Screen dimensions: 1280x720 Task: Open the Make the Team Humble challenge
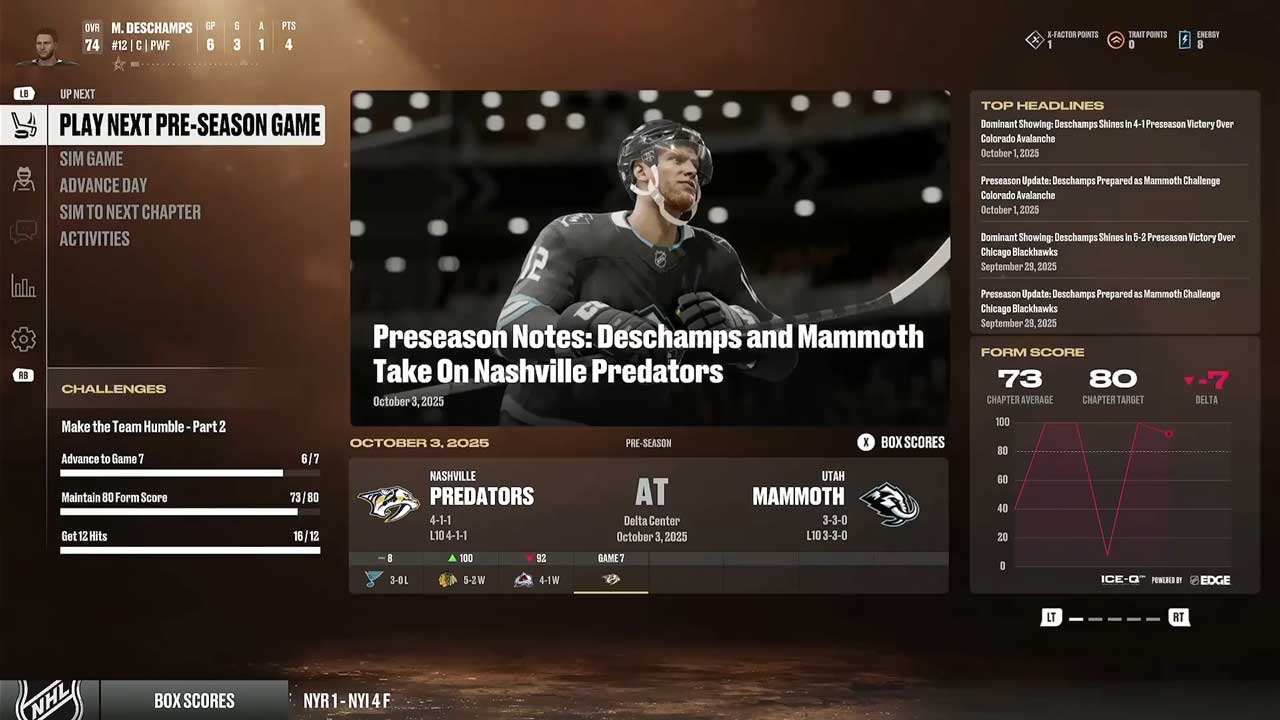(x=143, y=427)
